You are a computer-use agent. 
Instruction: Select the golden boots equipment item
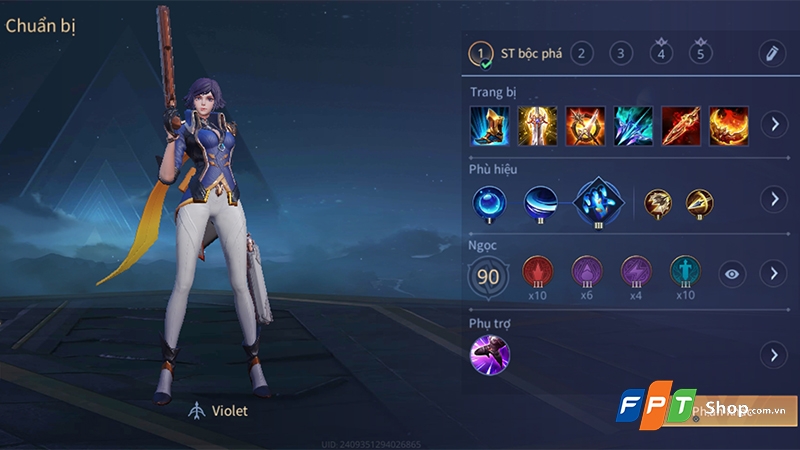[x=490, y=125]
